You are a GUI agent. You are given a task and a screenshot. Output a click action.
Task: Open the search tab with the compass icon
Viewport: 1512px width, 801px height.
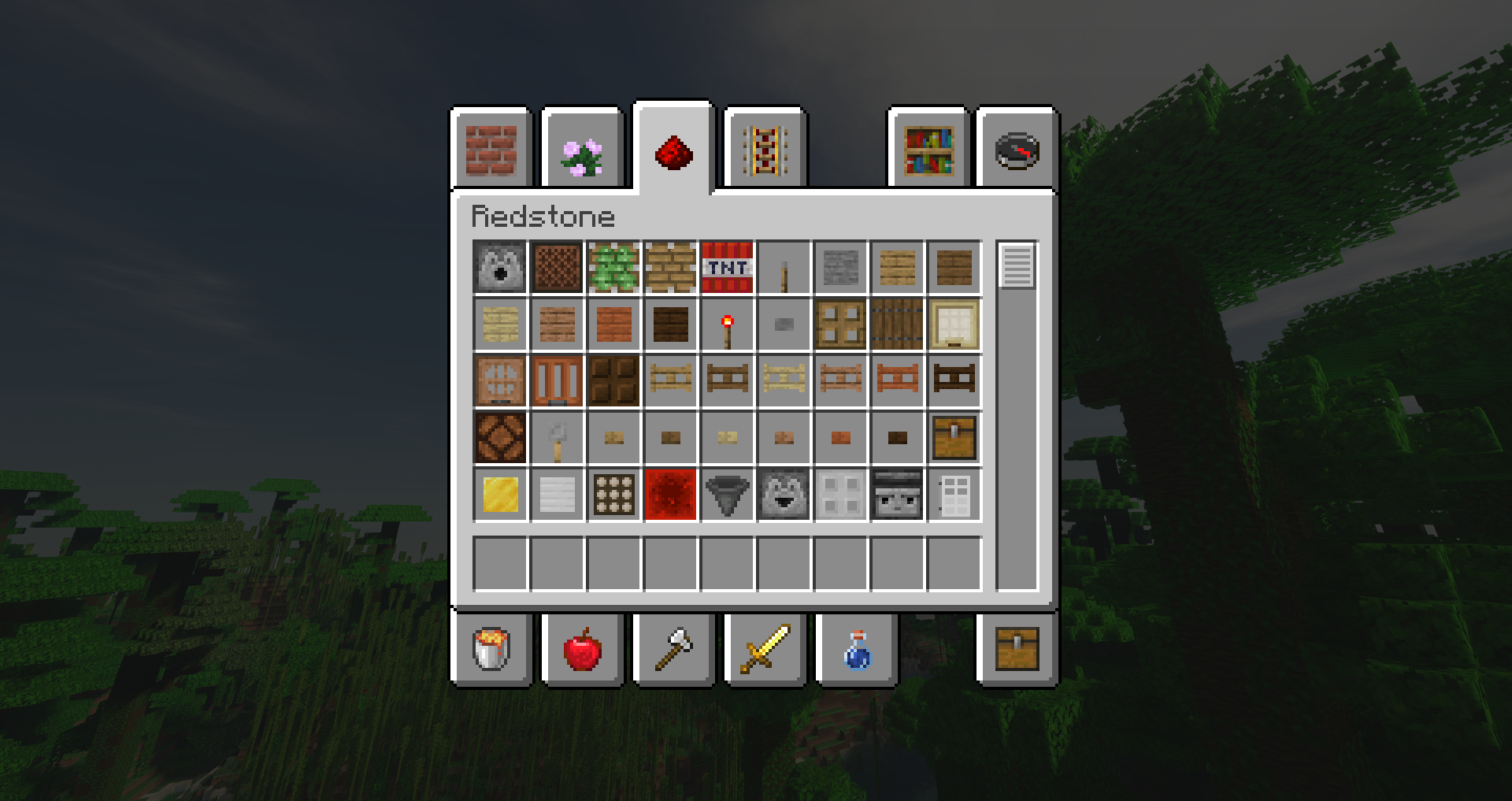(1015, 150)
